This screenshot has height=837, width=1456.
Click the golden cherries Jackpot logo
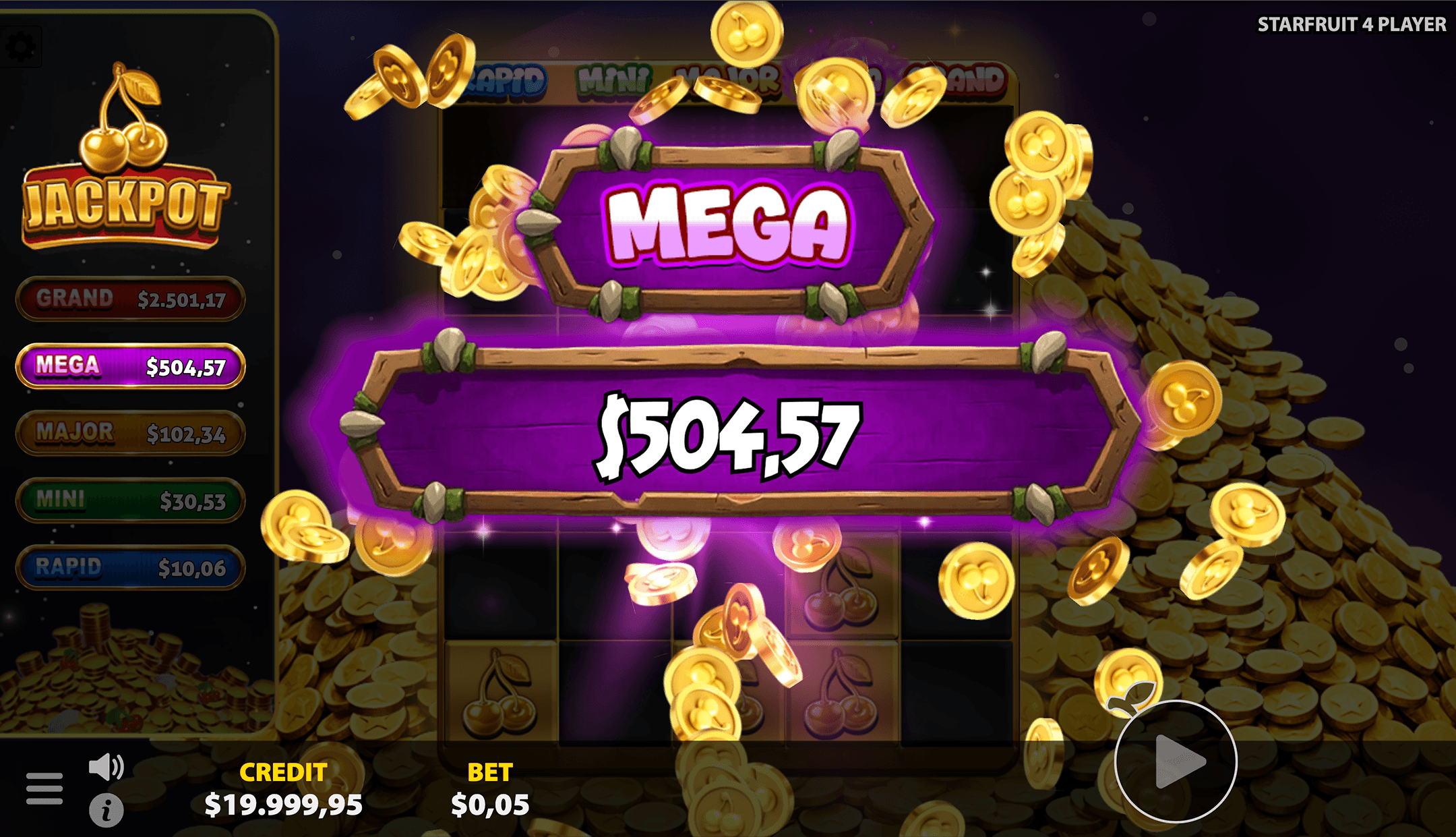point(127,155)
